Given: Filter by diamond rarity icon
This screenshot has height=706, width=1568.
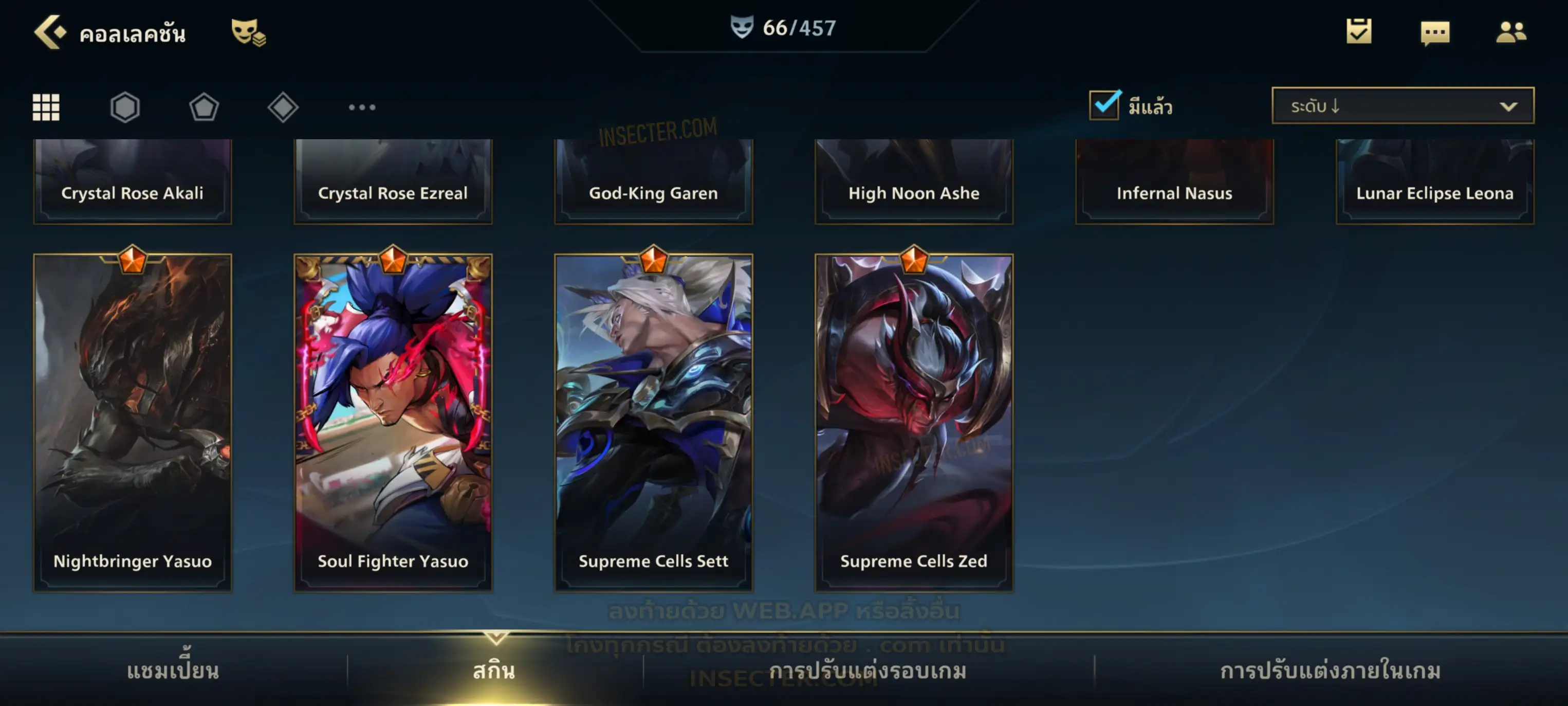Looking at the screenshot, I should [283, 107].
